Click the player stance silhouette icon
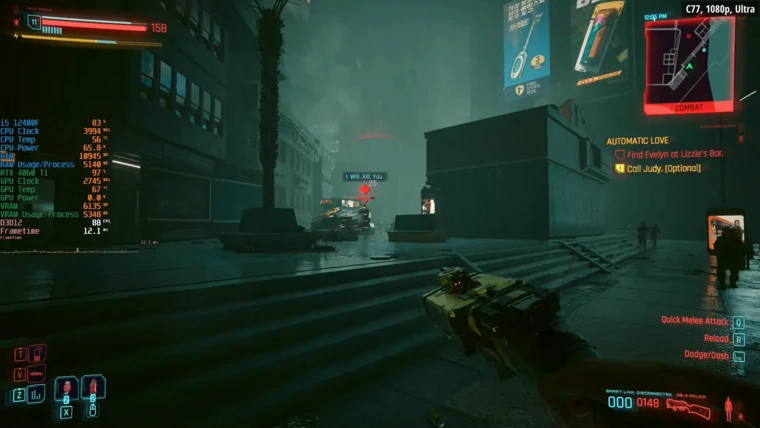Image resolution: width=760 pixels, height=428 pixels. click(x=728, y=408)
